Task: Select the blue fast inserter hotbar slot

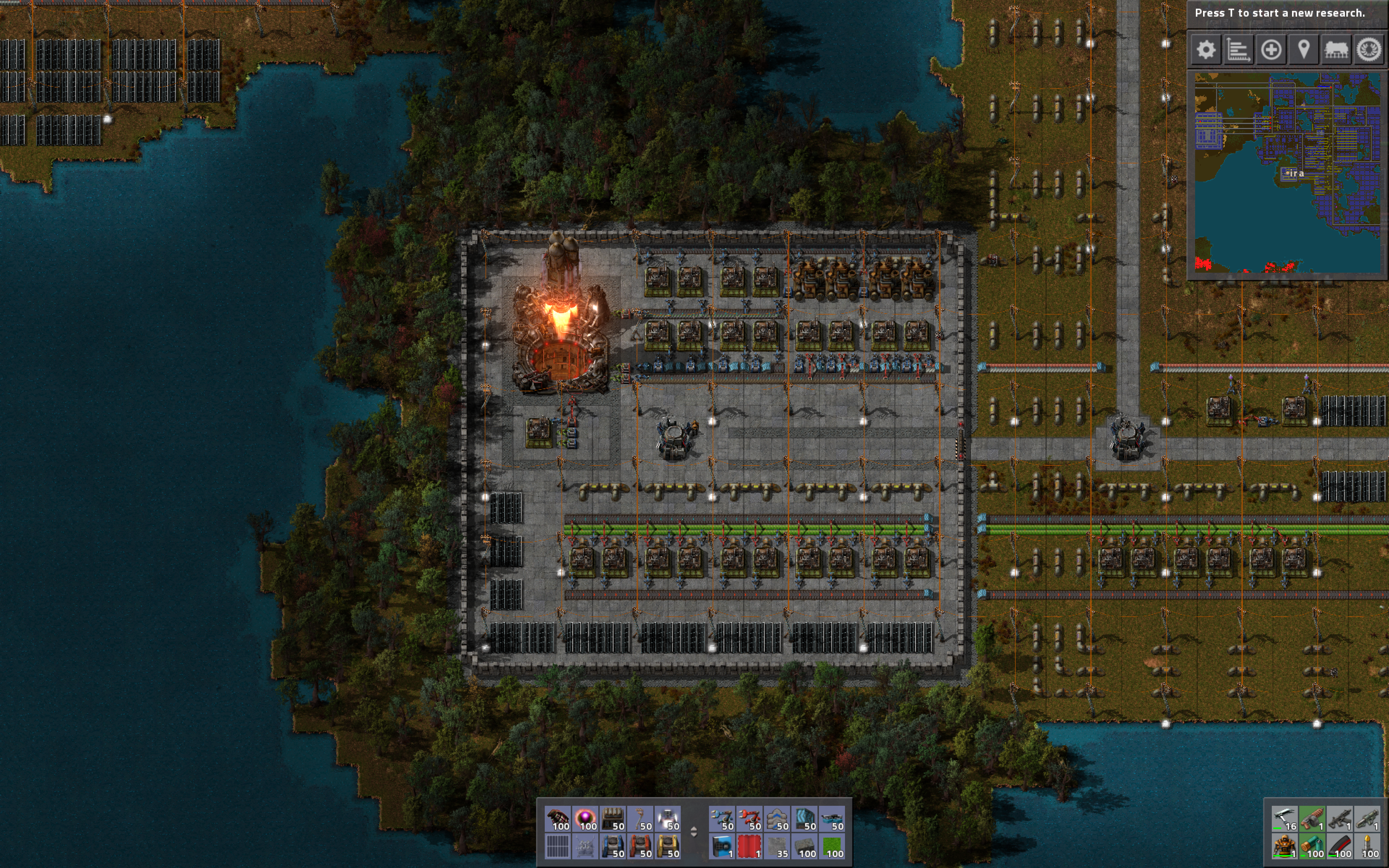Action: tap(722, 818)
